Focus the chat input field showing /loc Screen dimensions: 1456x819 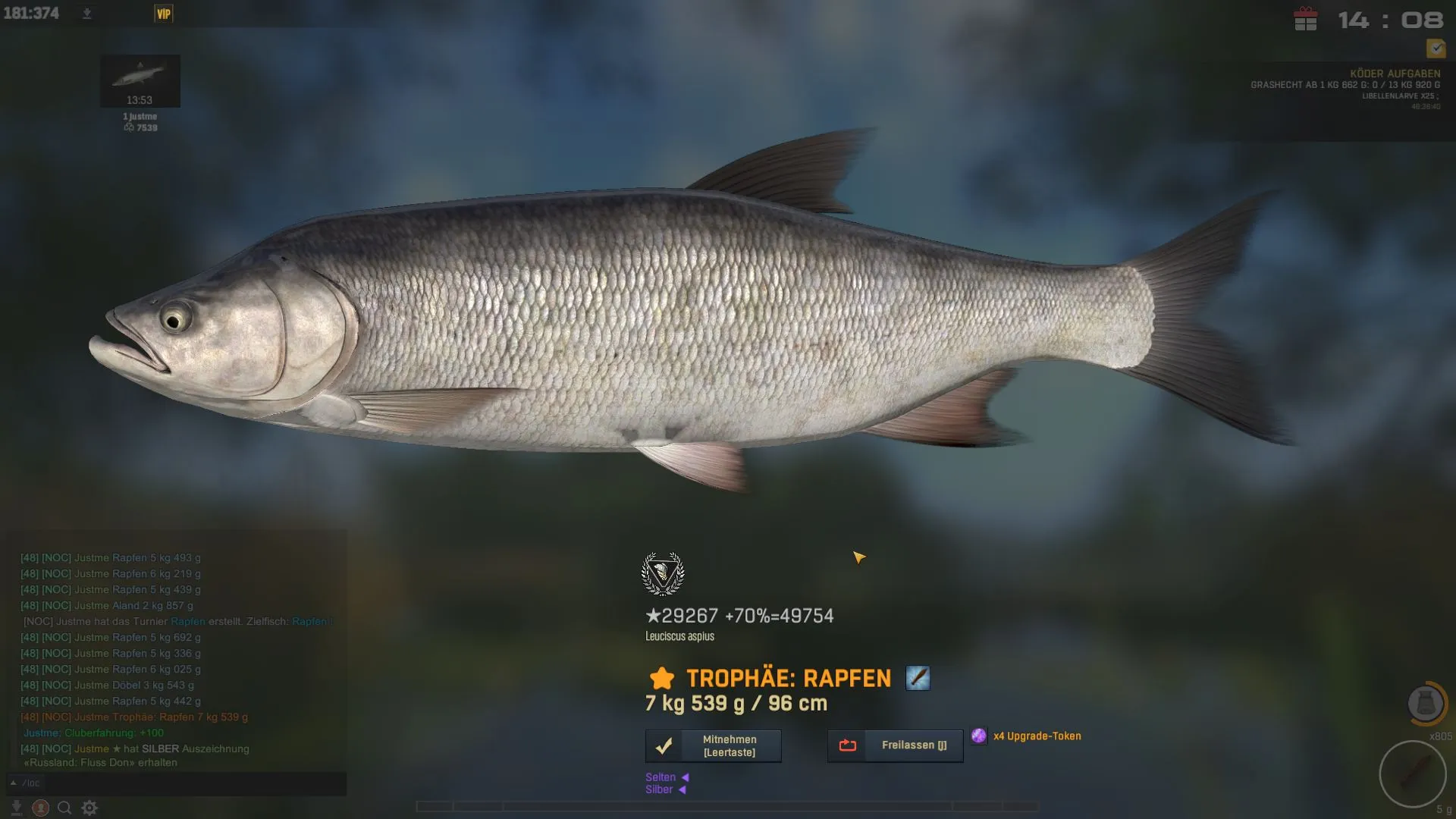[x=182, y=783]
